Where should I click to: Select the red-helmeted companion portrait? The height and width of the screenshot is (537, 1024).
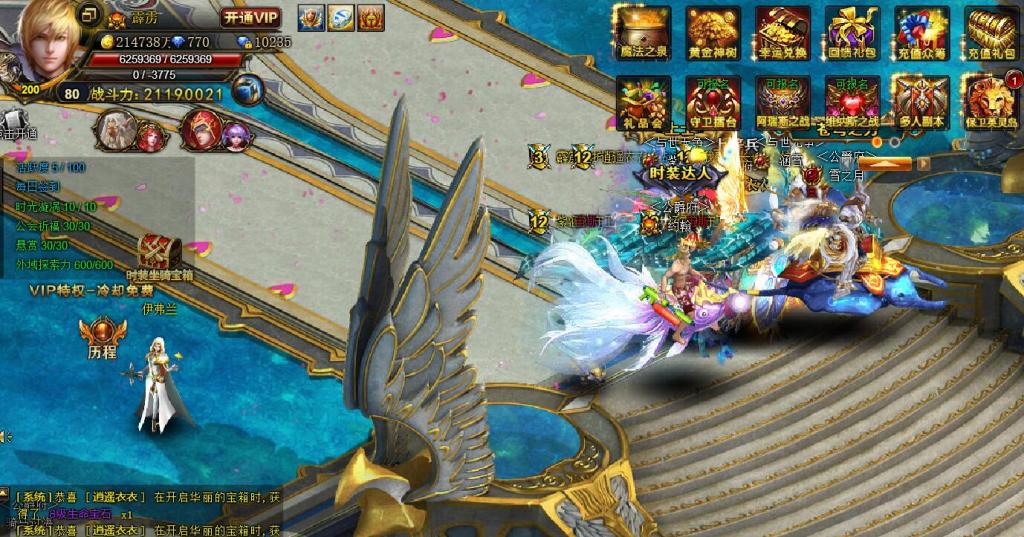click(202, 130)
